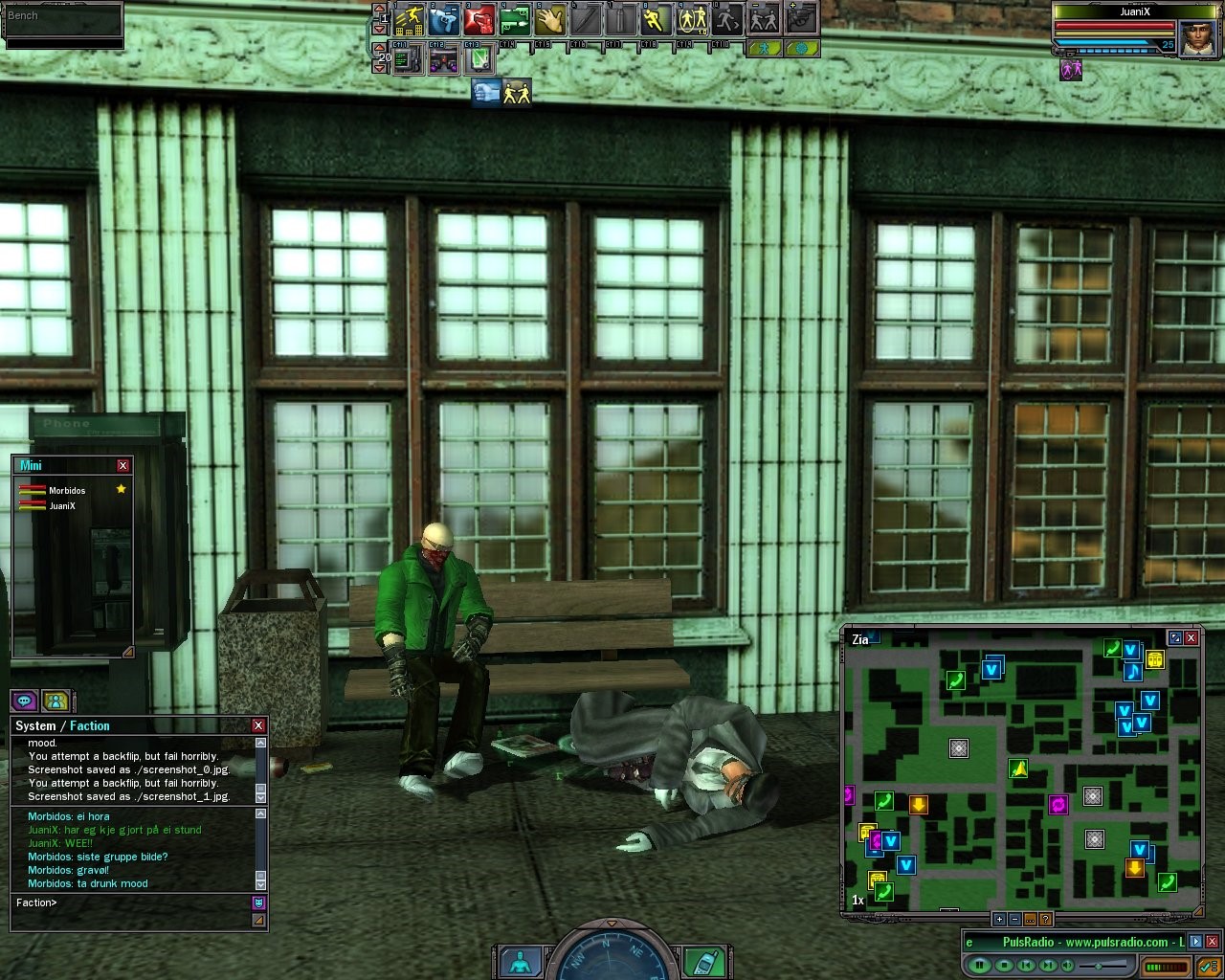1225x980 pixels.
Task: Use the red pistol ability in slot 3
Action: [479, 18]
